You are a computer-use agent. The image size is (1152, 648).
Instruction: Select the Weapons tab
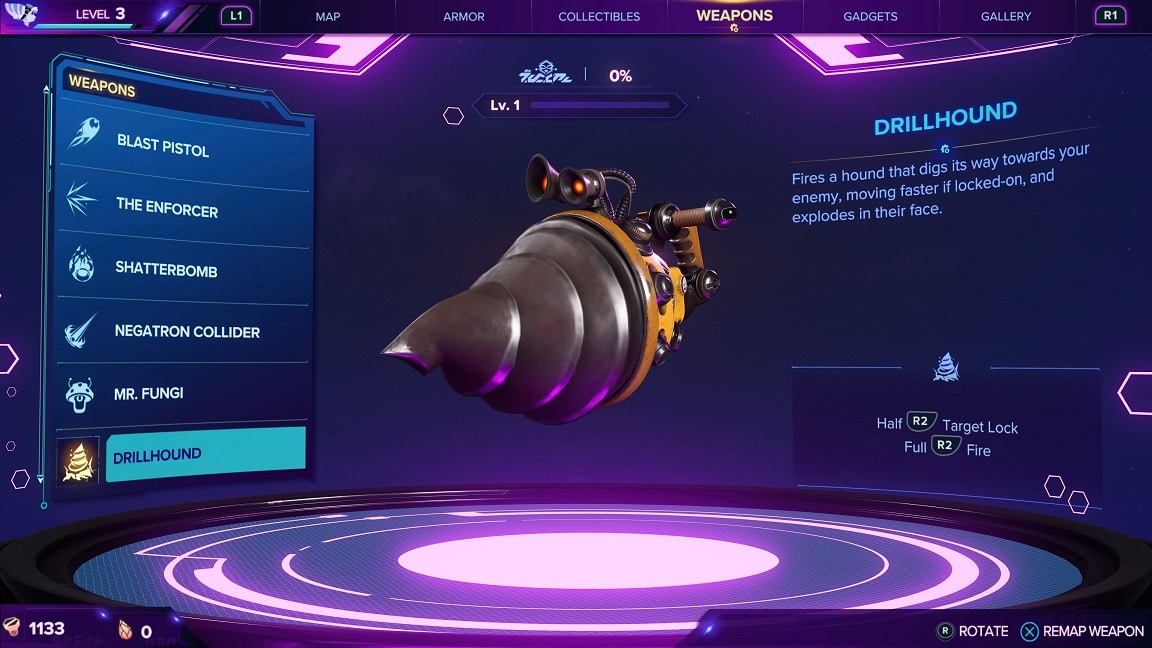click(x=735, y=16)
